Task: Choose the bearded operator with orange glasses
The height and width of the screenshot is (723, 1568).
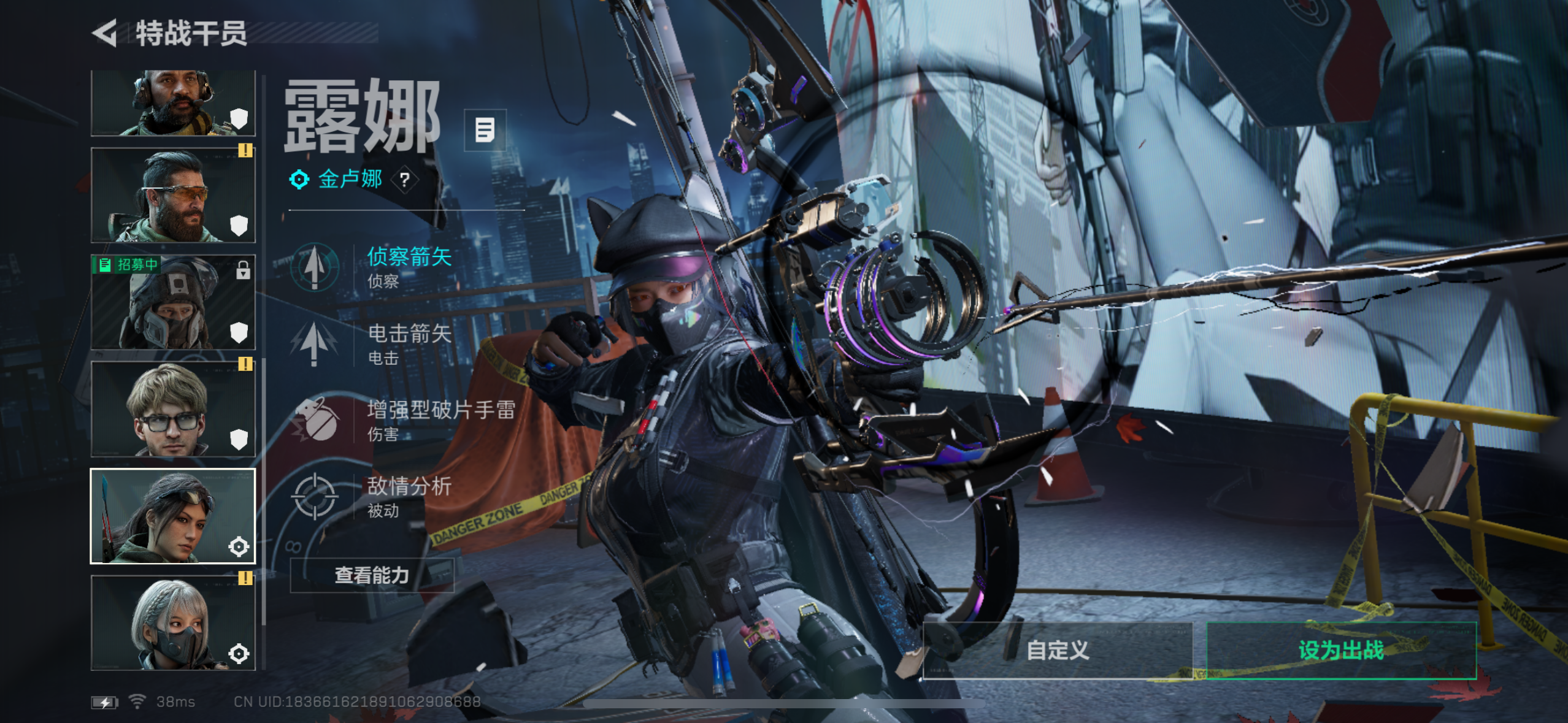Action: click(173, 195)
